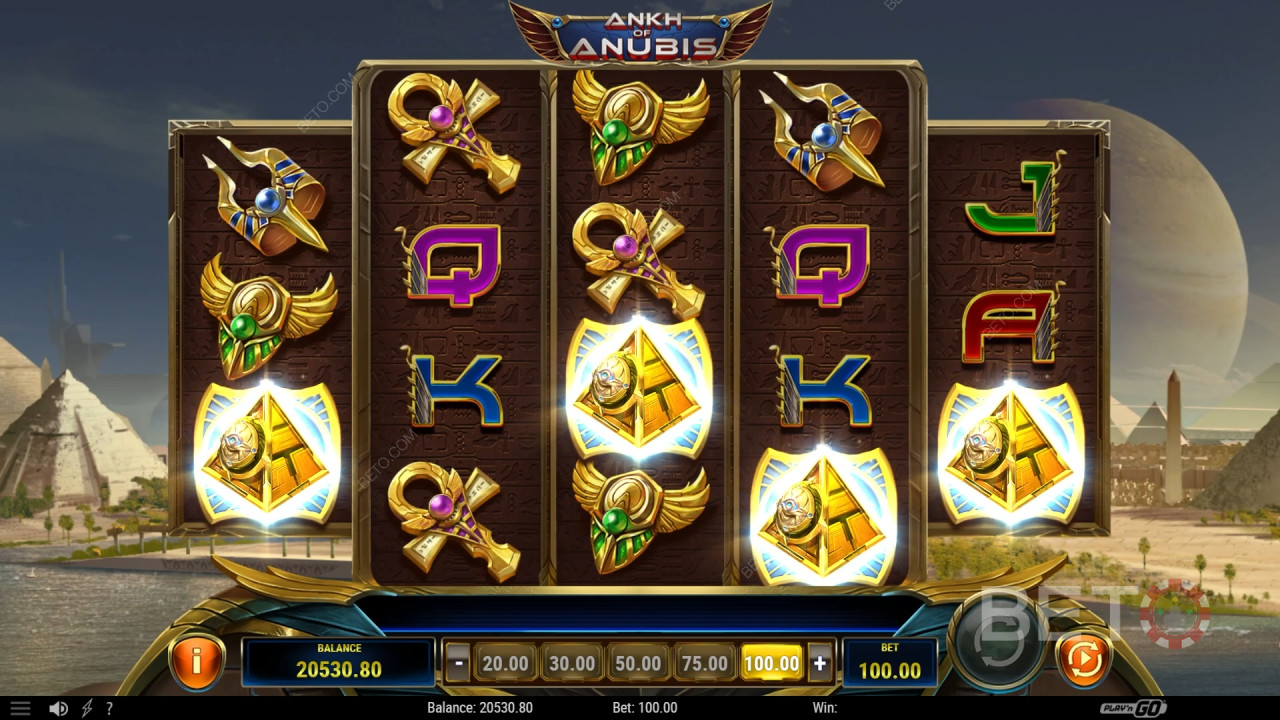Select the 20.00 bet value
This screenshot has height=720, width=1280.
[x=505, y=662]
